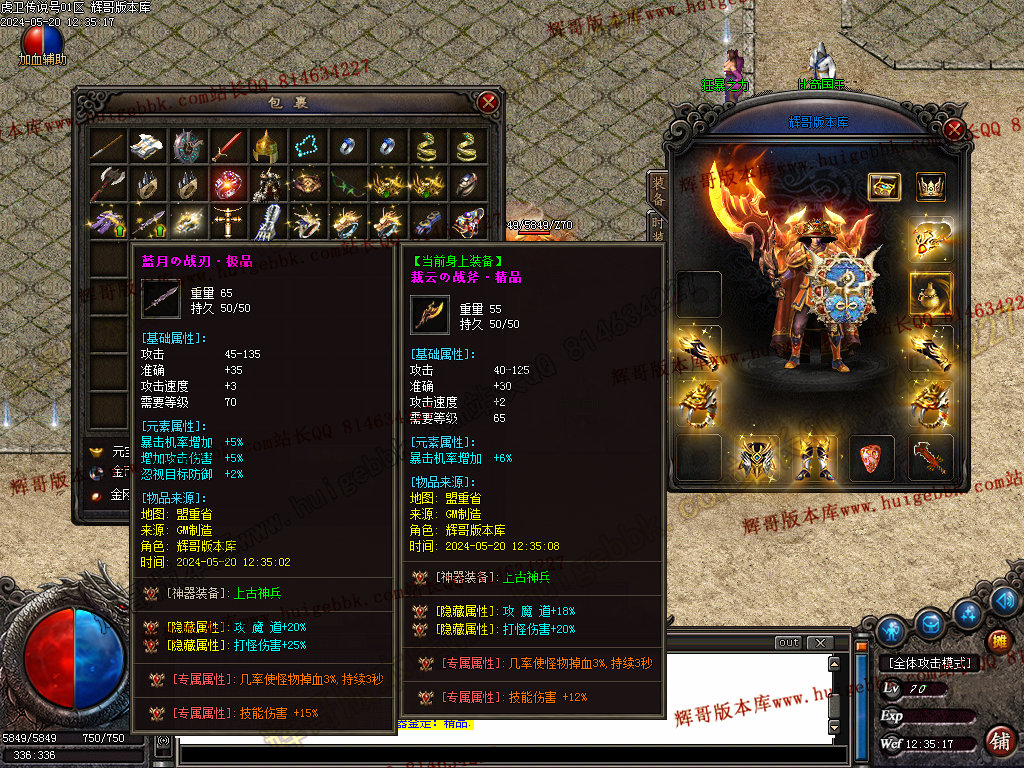Select the golden helmet in the bag
Image resolution: width=1024 pixels, height=768 pixels.
point(265,146)
